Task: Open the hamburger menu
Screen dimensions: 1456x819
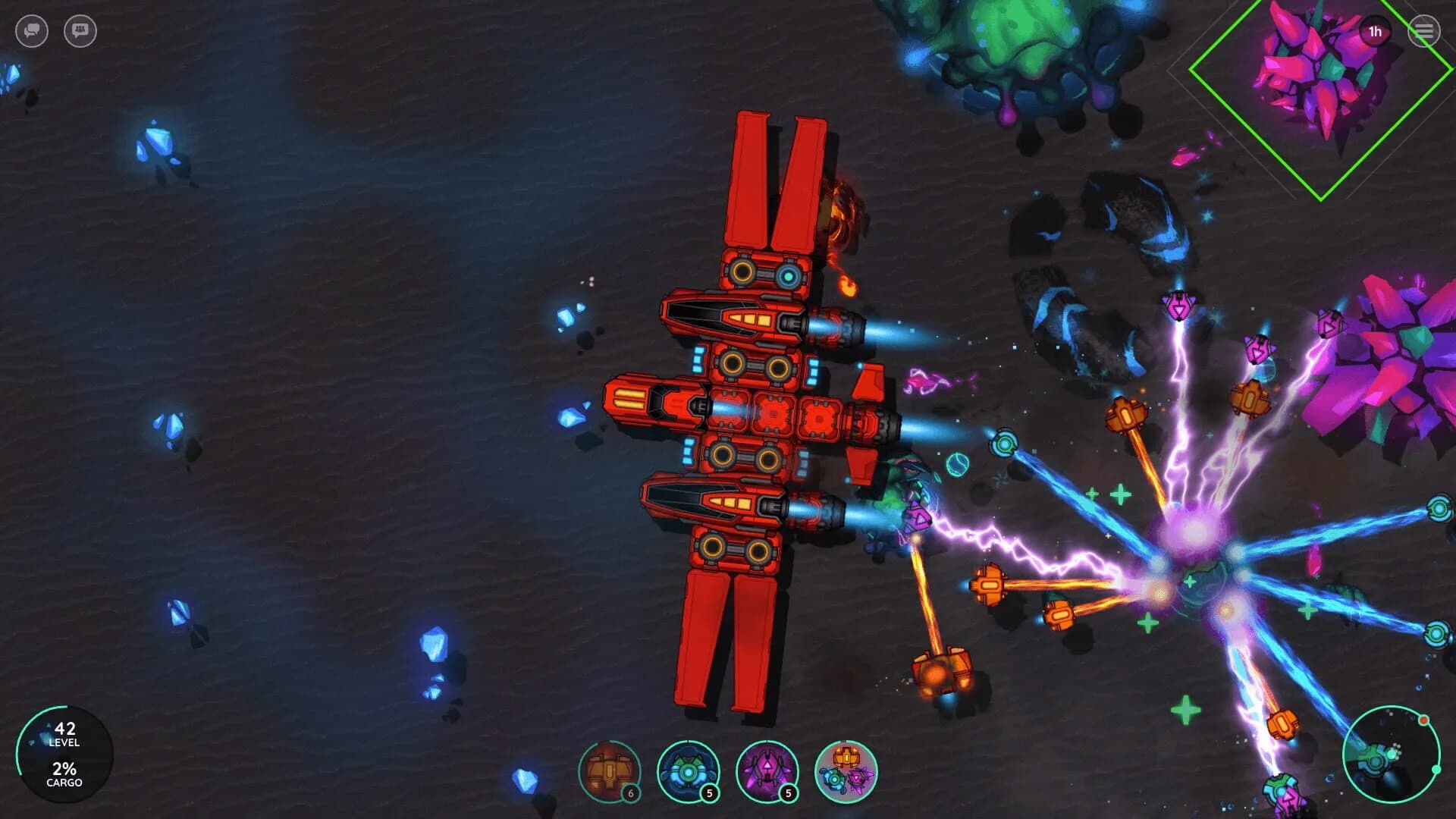Action: click(x=1423, y=31)
